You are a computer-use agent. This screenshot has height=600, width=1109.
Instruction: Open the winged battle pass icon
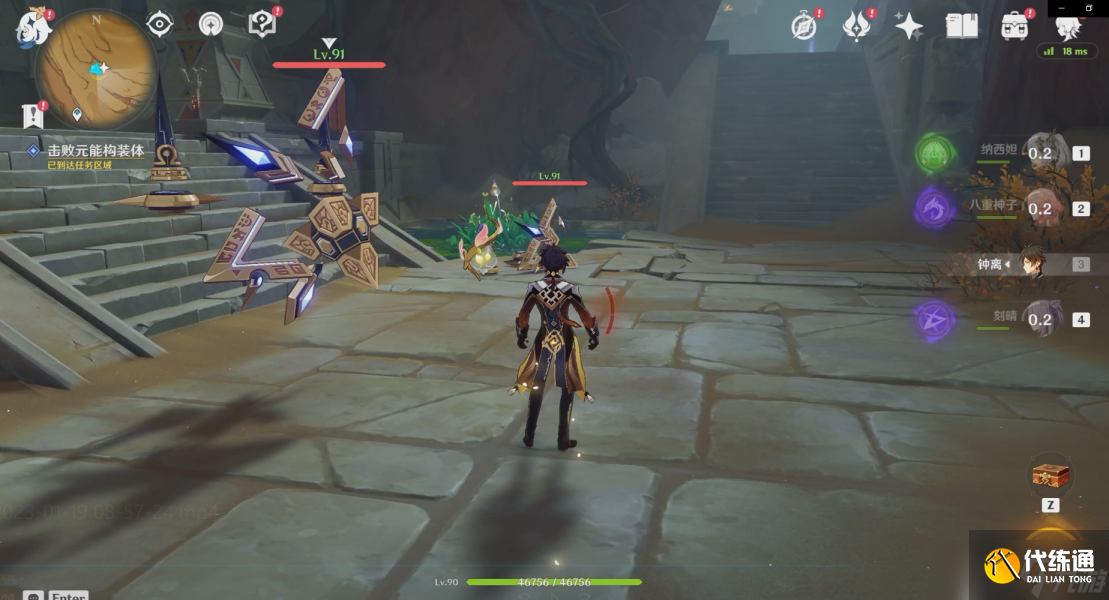click(857, 26)
